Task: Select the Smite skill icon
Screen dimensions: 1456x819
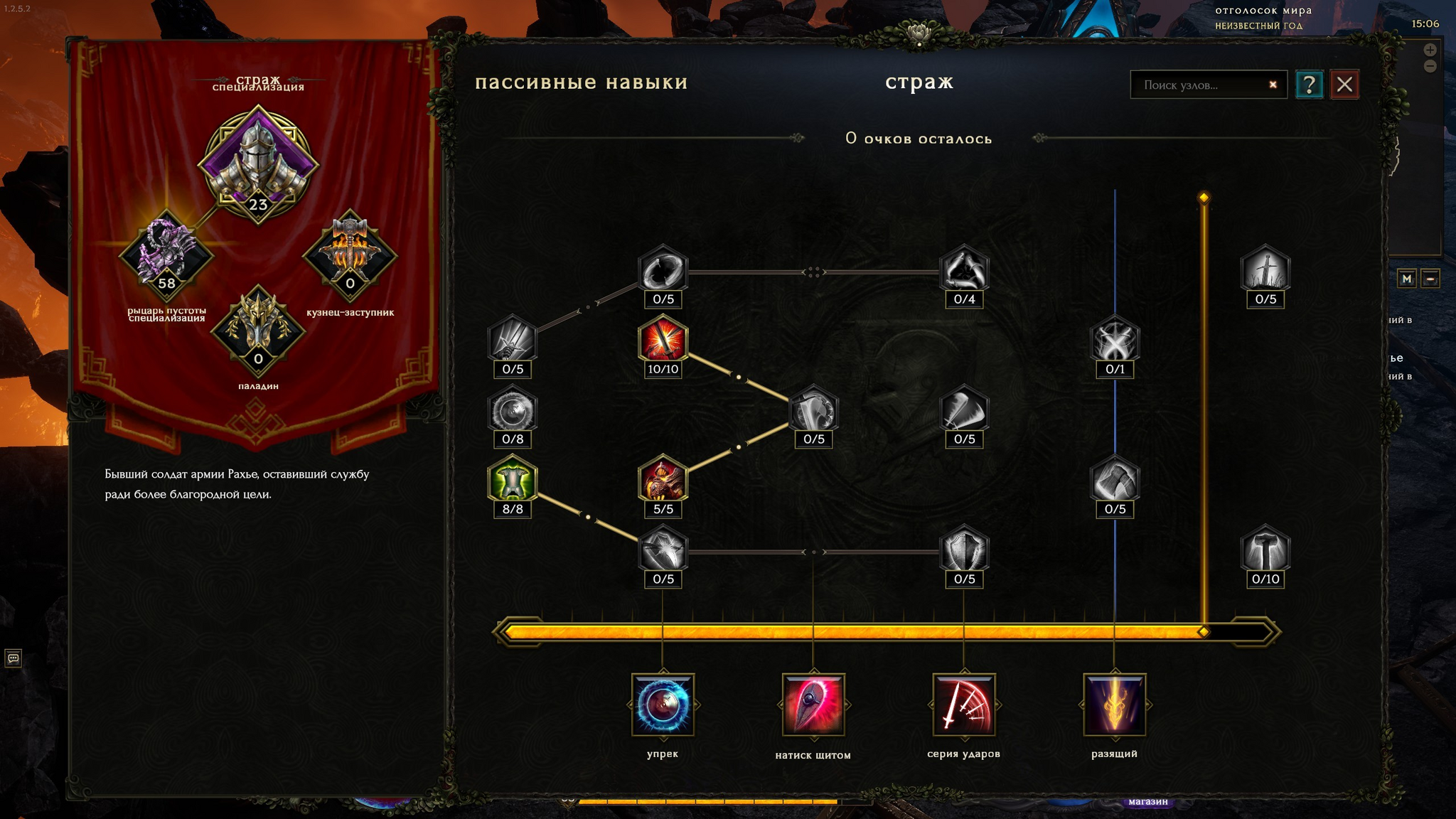Action: click(x=1114, y=705)
